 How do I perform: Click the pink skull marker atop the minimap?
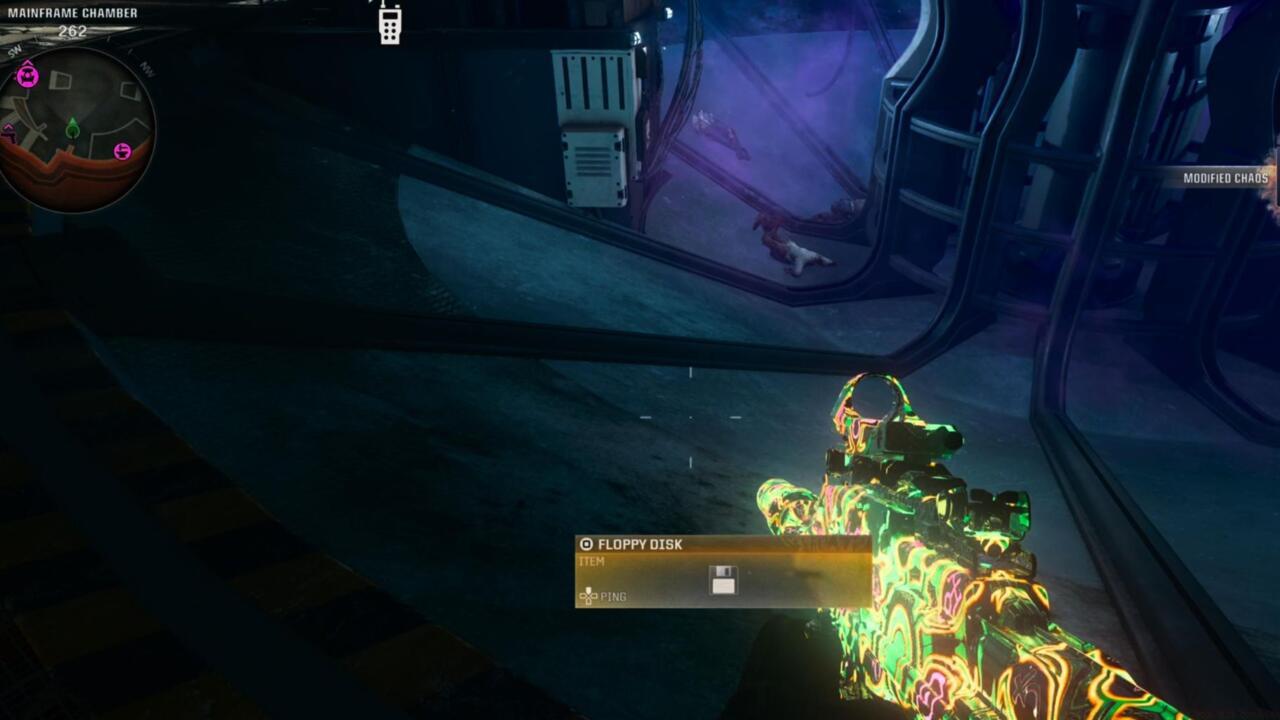tap(27, 75)
